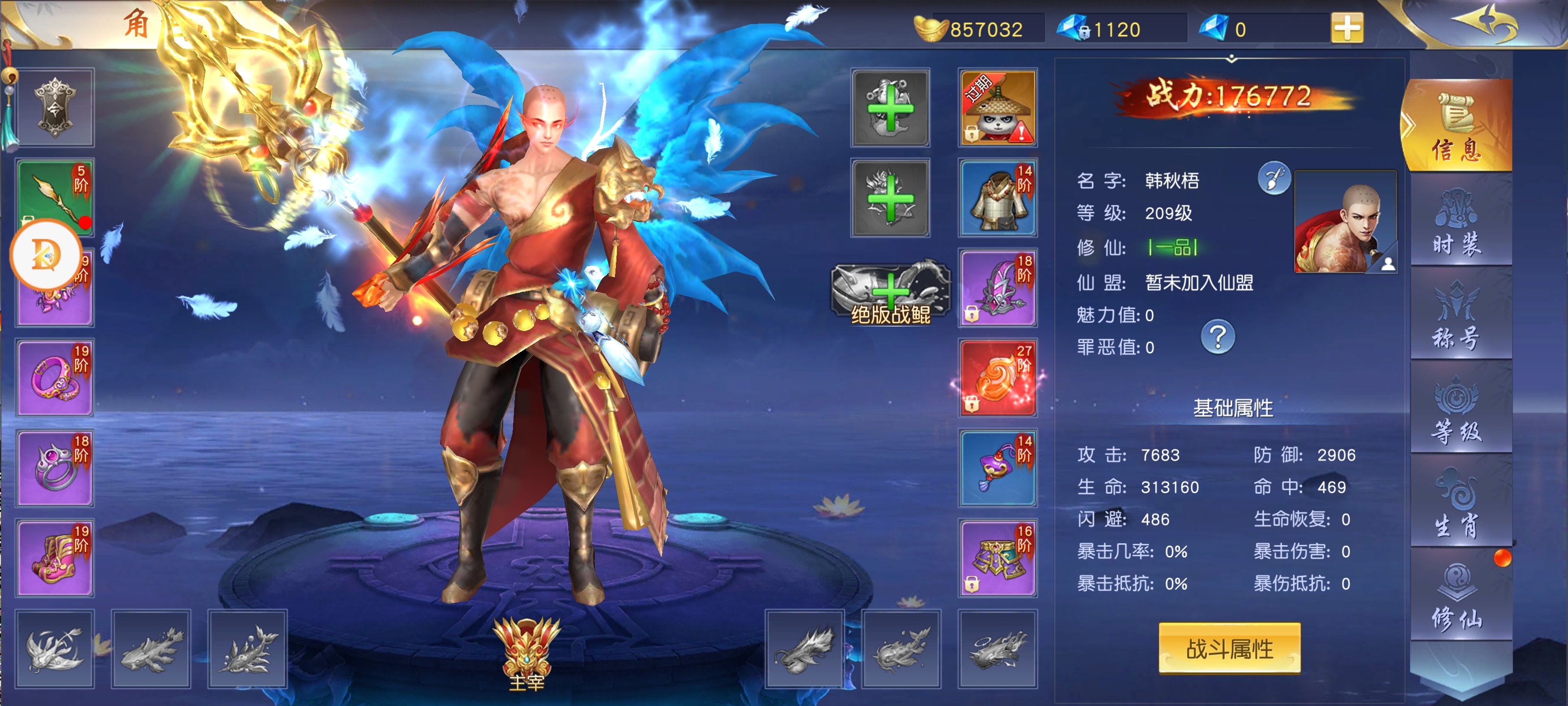This screenshot has height=706, width=1568.
Task: Open the 生肖 zodiac tab
Action: click(1456, 503)
